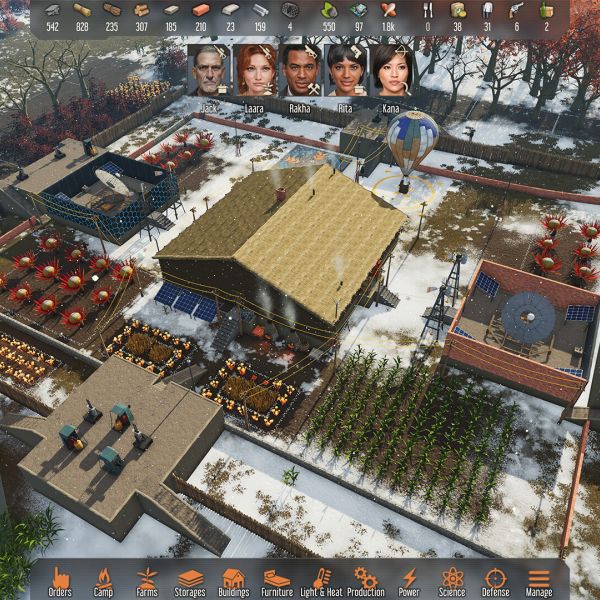The image size is (600, 600).
Task: Open the Science menu
Action: (x=452, y=579)
